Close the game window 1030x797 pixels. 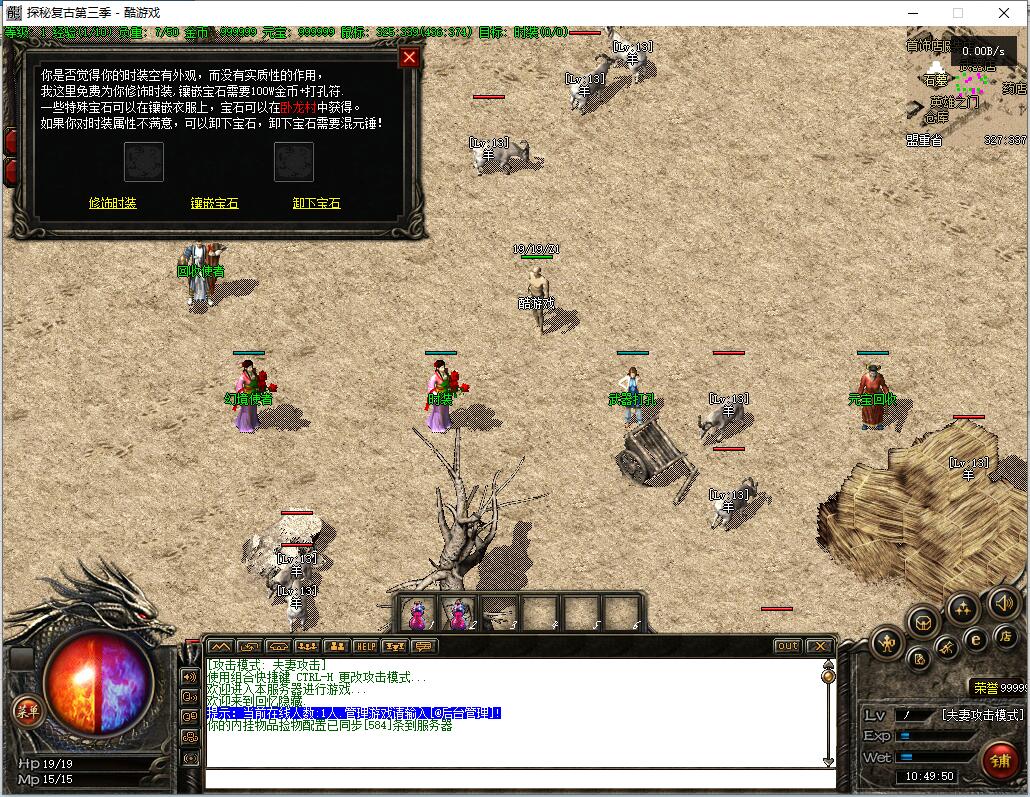(x=1004, y=13)
